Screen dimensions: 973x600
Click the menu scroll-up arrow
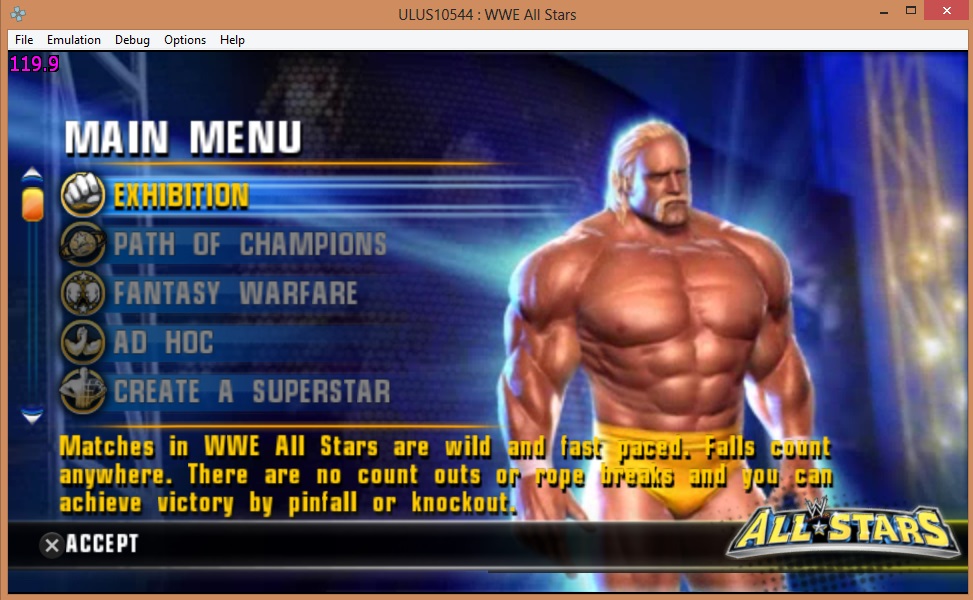click(33, 174)
